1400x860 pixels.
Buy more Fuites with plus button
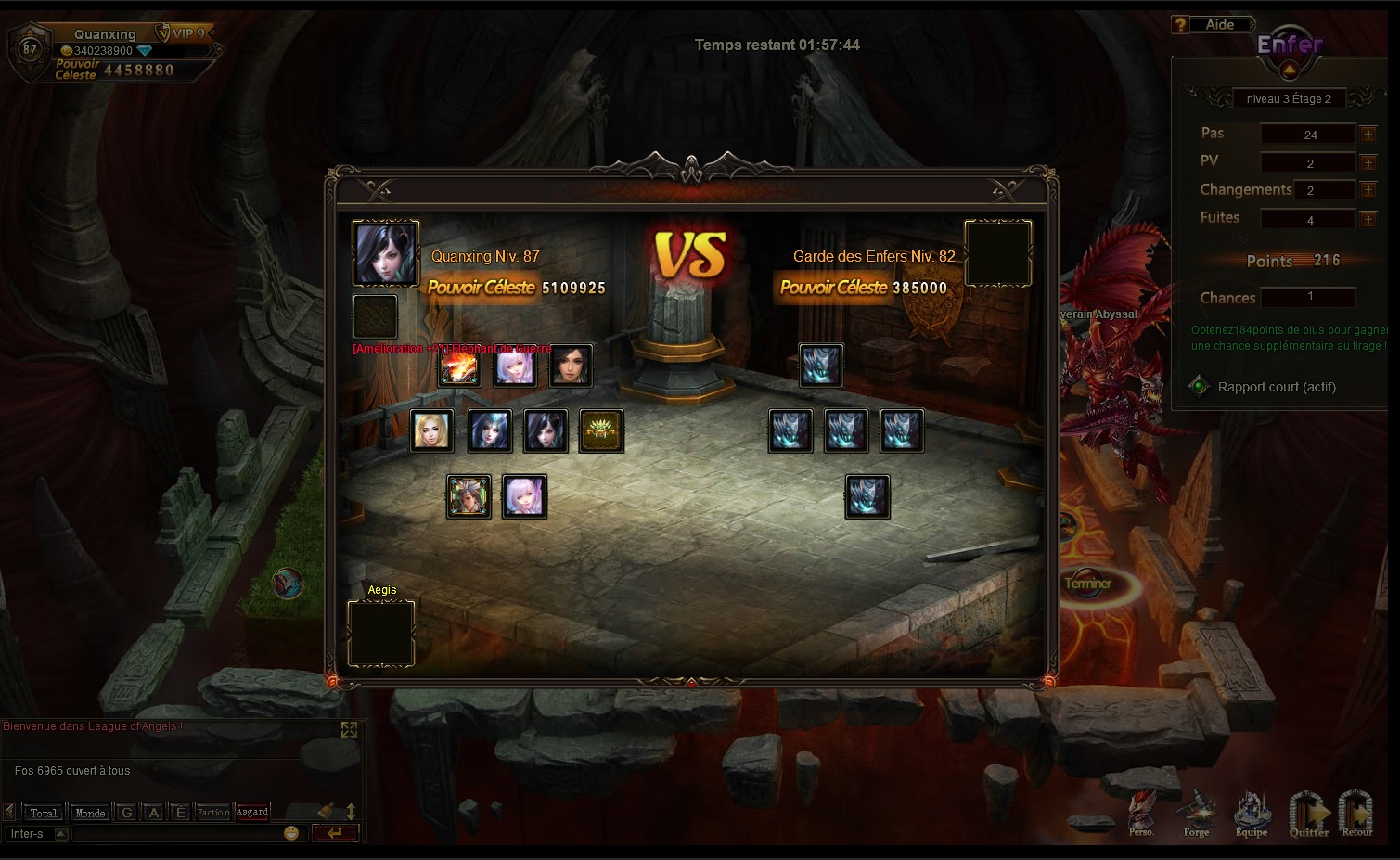point(1368,220)
